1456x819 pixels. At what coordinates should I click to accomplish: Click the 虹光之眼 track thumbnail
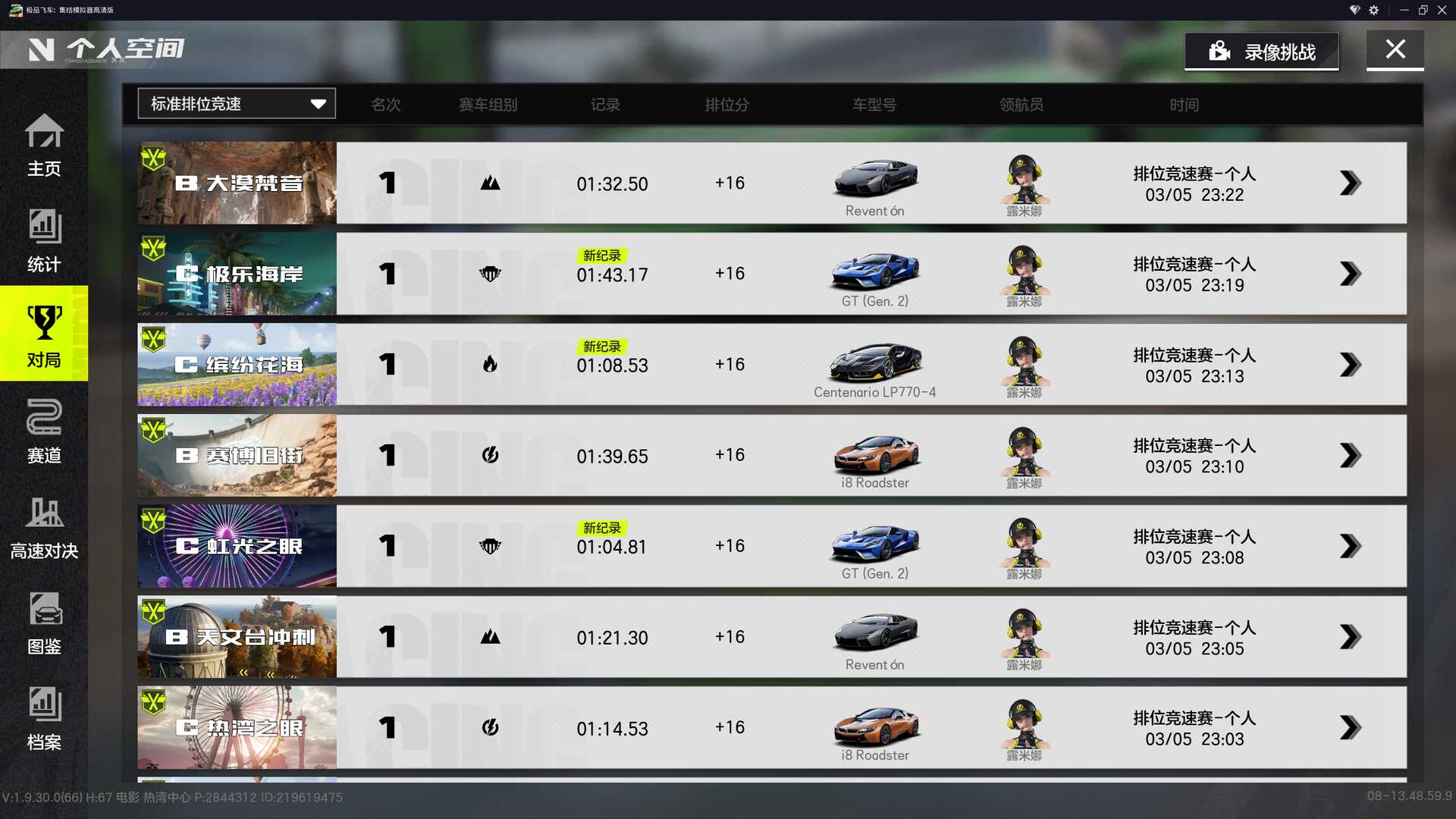click(237, 546)
